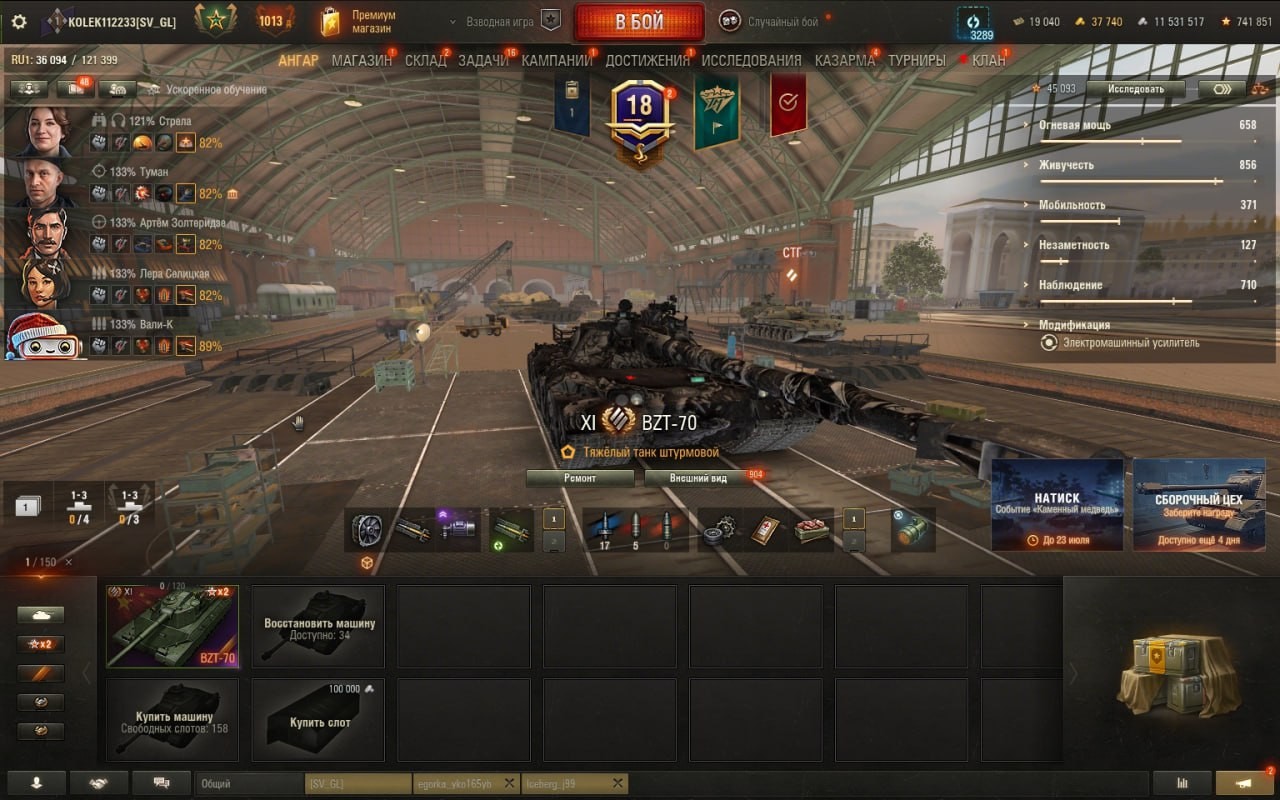Open the СБОРОЧНЫЙ ЦЕХ banner

pyautogui.click(x=1198, y=505)
